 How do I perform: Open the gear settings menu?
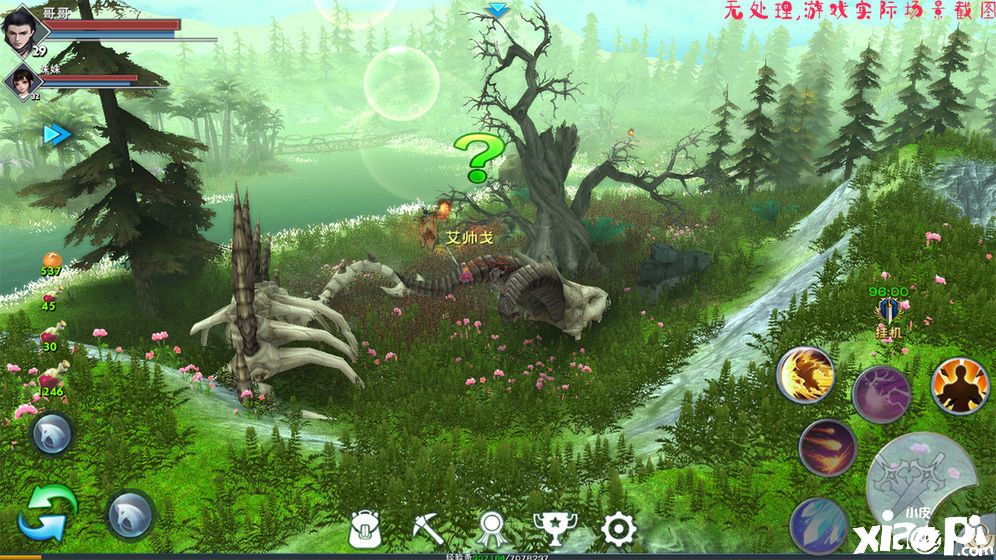click(618, 528)
